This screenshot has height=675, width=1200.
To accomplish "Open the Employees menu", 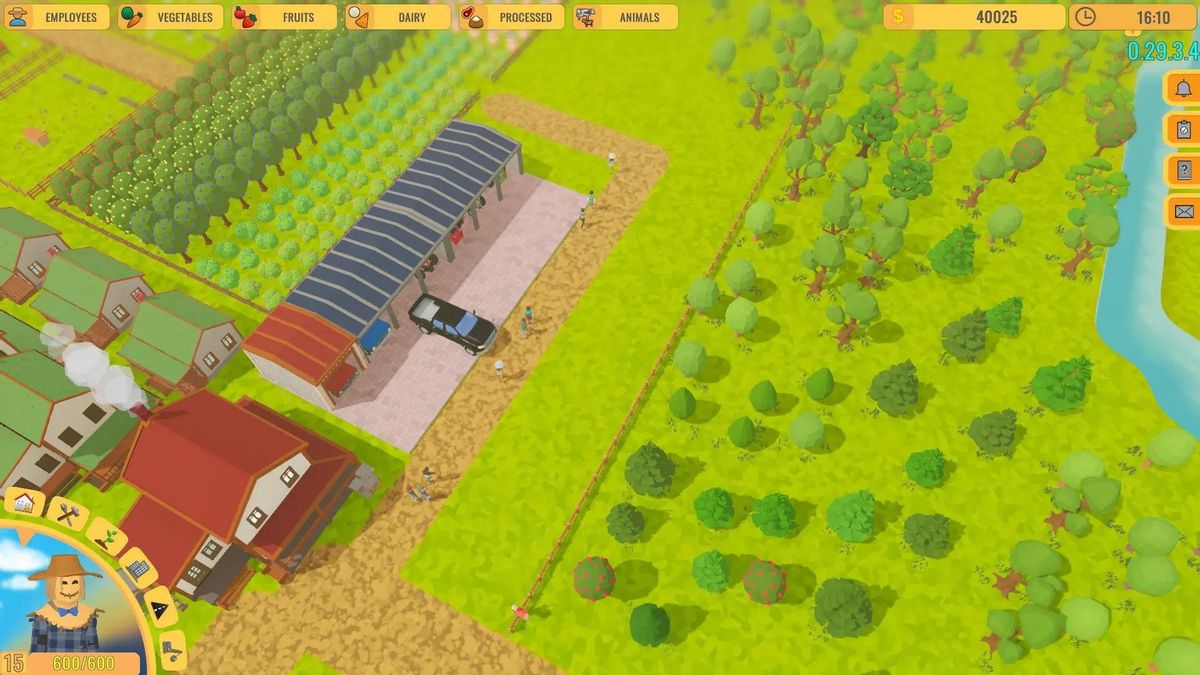I will tap(57, 17).
